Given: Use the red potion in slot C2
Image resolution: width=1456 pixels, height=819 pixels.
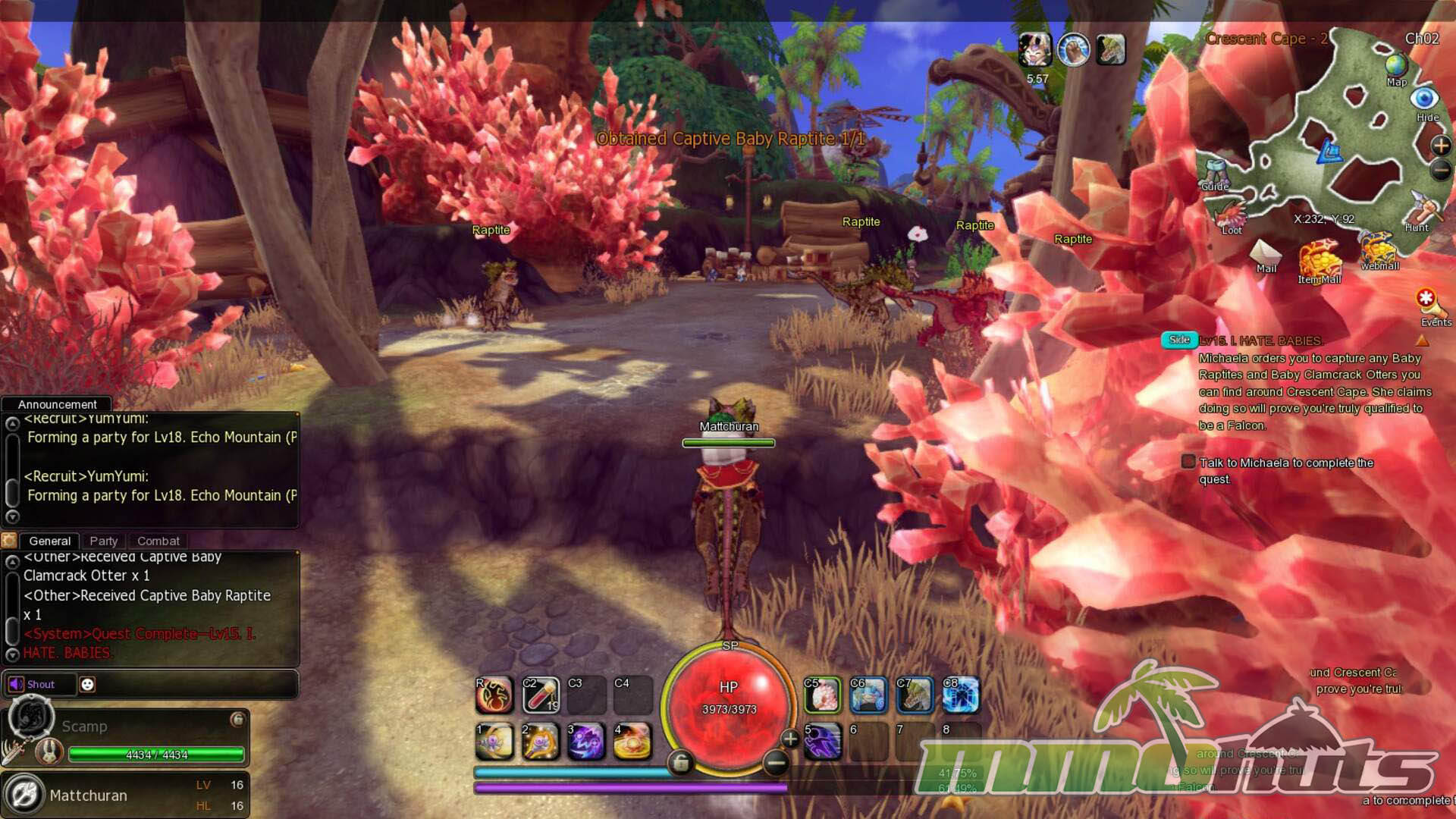Looking at the screenshot, I should coord(541,695).
